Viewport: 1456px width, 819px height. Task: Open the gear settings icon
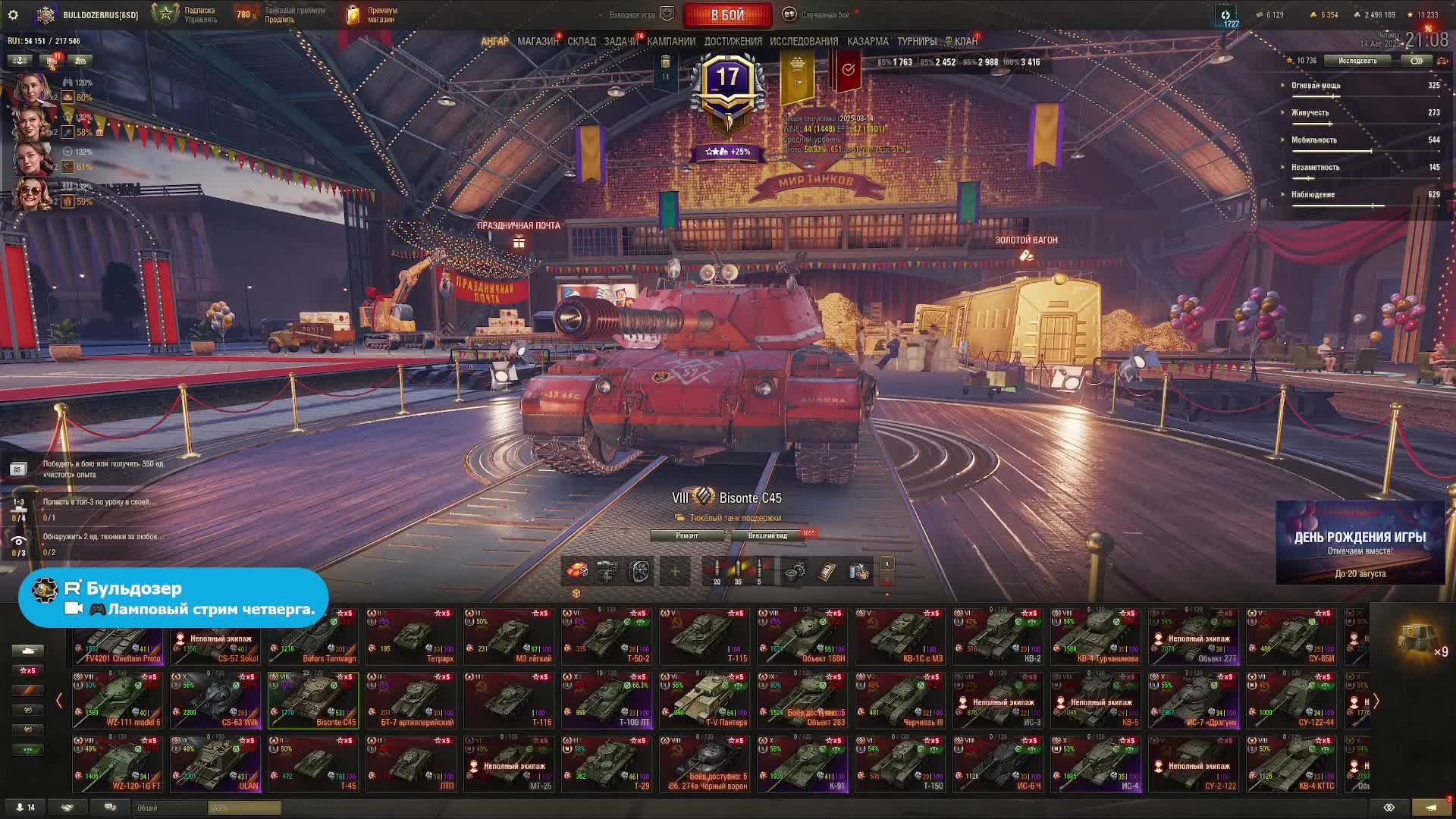(13, 14)
